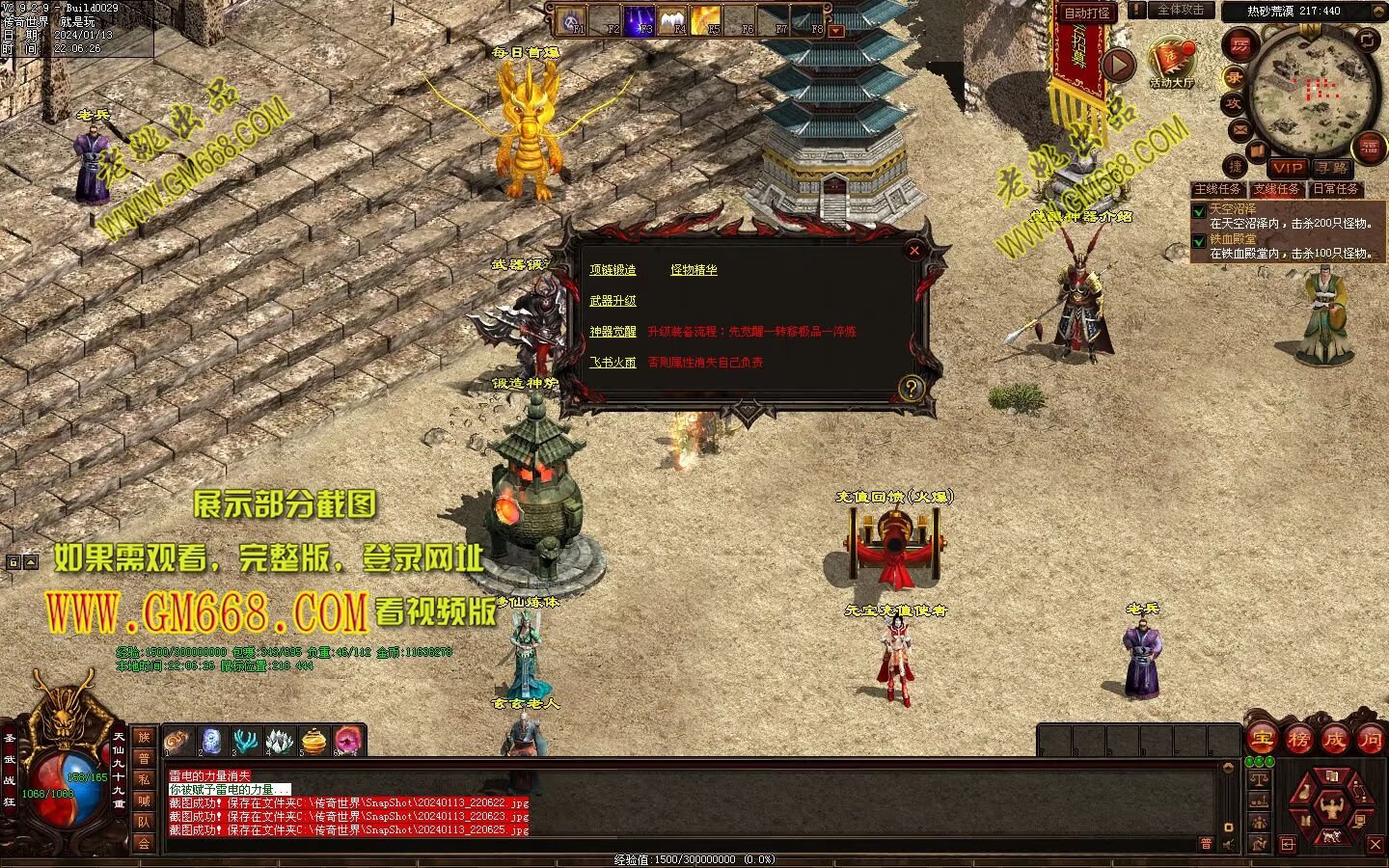The width and height of the screenshot is (1389, 868).
Task: Open the 榜 ranking round button
Action: coord(1298,740)
